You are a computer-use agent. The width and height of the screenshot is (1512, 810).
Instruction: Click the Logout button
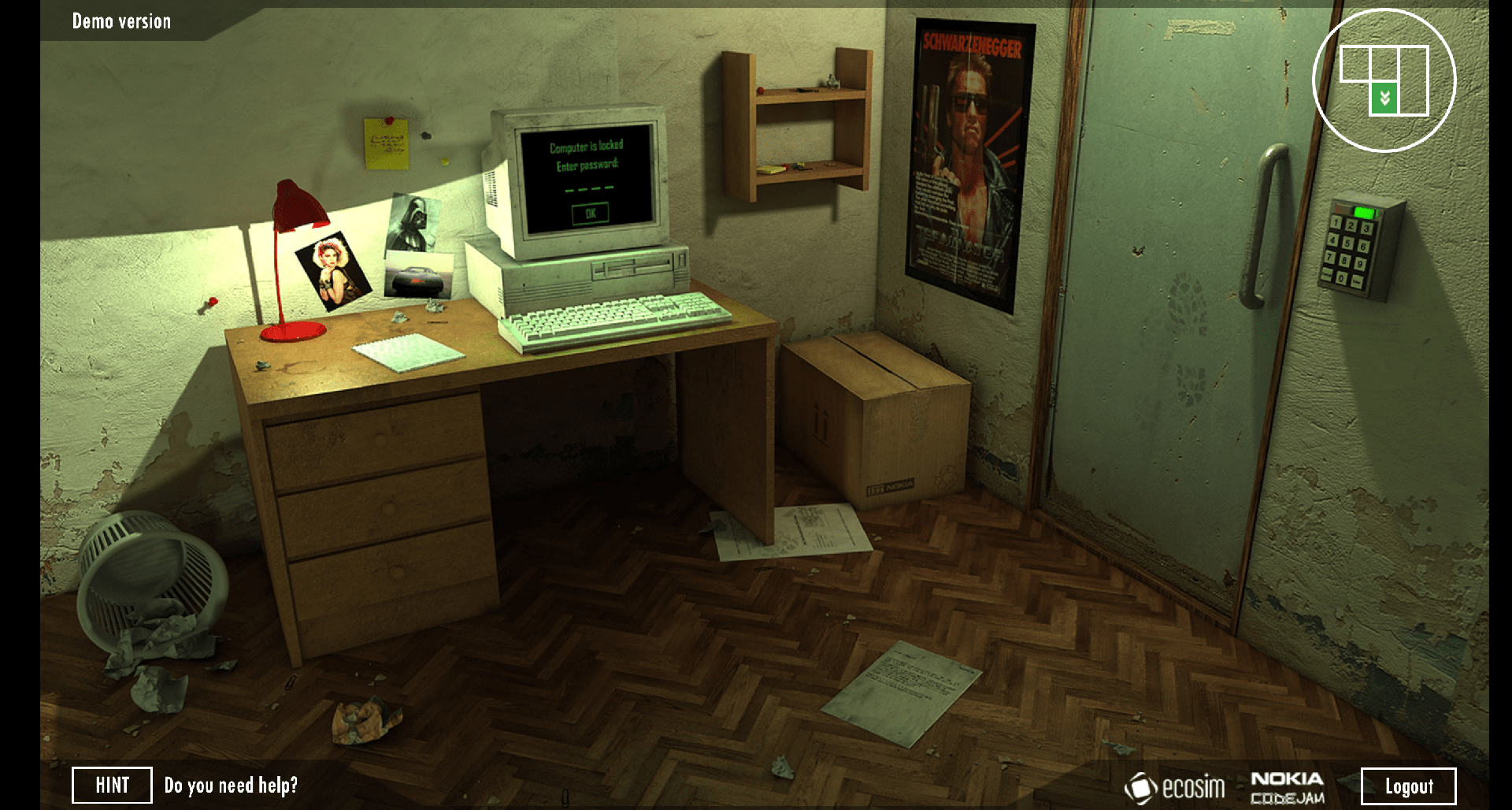pyautogui.click(x=1408, y=785)
